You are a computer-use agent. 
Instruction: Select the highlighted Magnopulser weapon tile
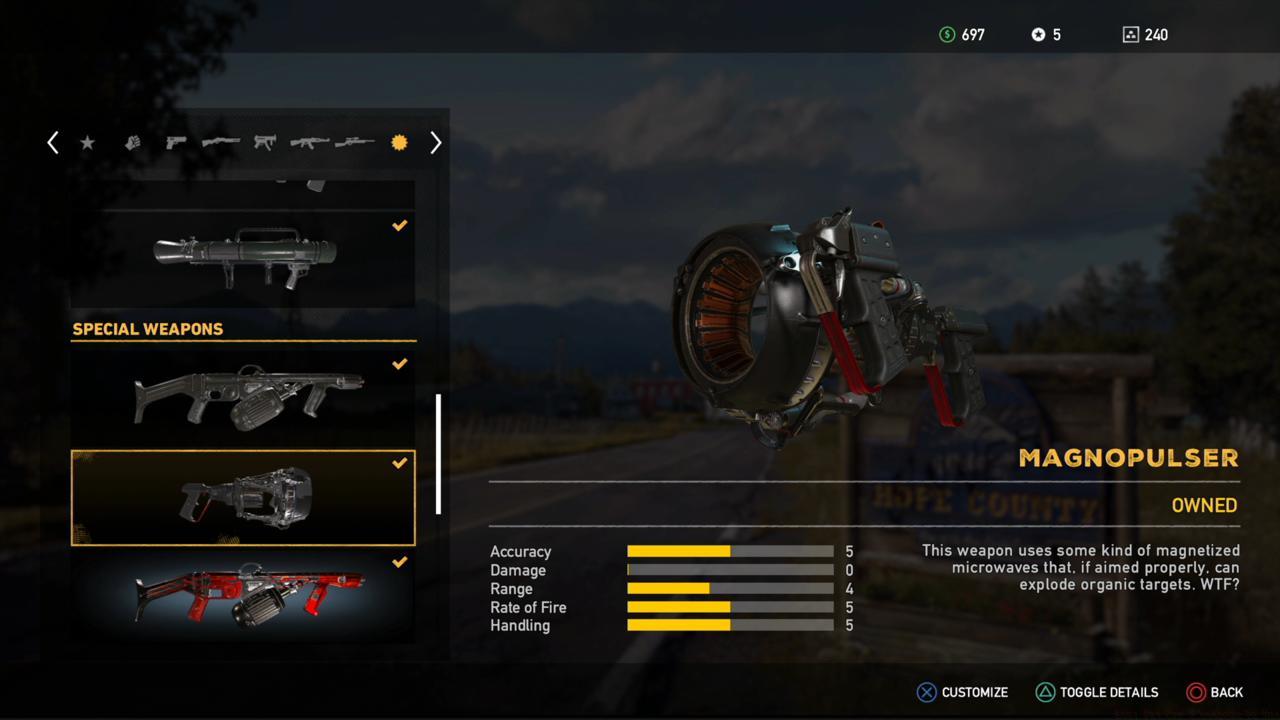pyautogui.click(x=242, y=497)
